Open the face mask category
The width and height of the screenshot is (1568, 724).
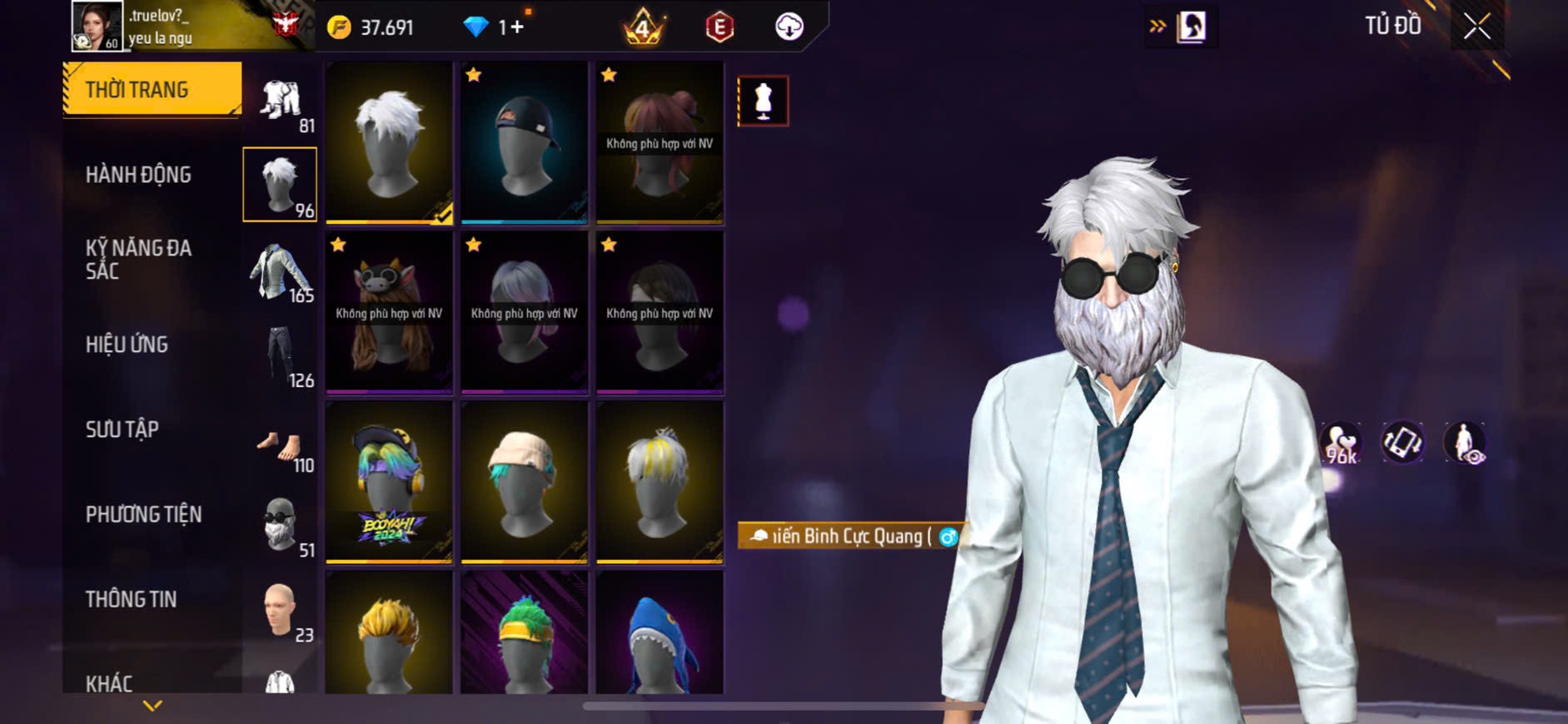tap(280, 524)
